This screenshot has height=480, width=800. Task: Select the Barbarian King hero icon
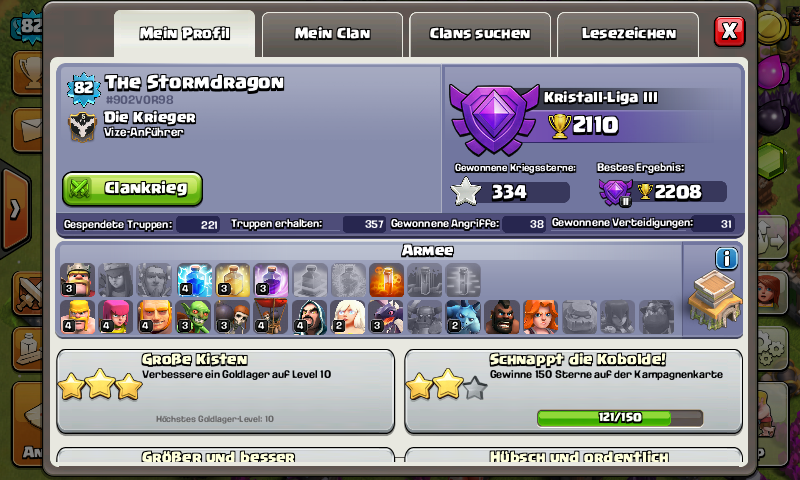click(77, 280)
